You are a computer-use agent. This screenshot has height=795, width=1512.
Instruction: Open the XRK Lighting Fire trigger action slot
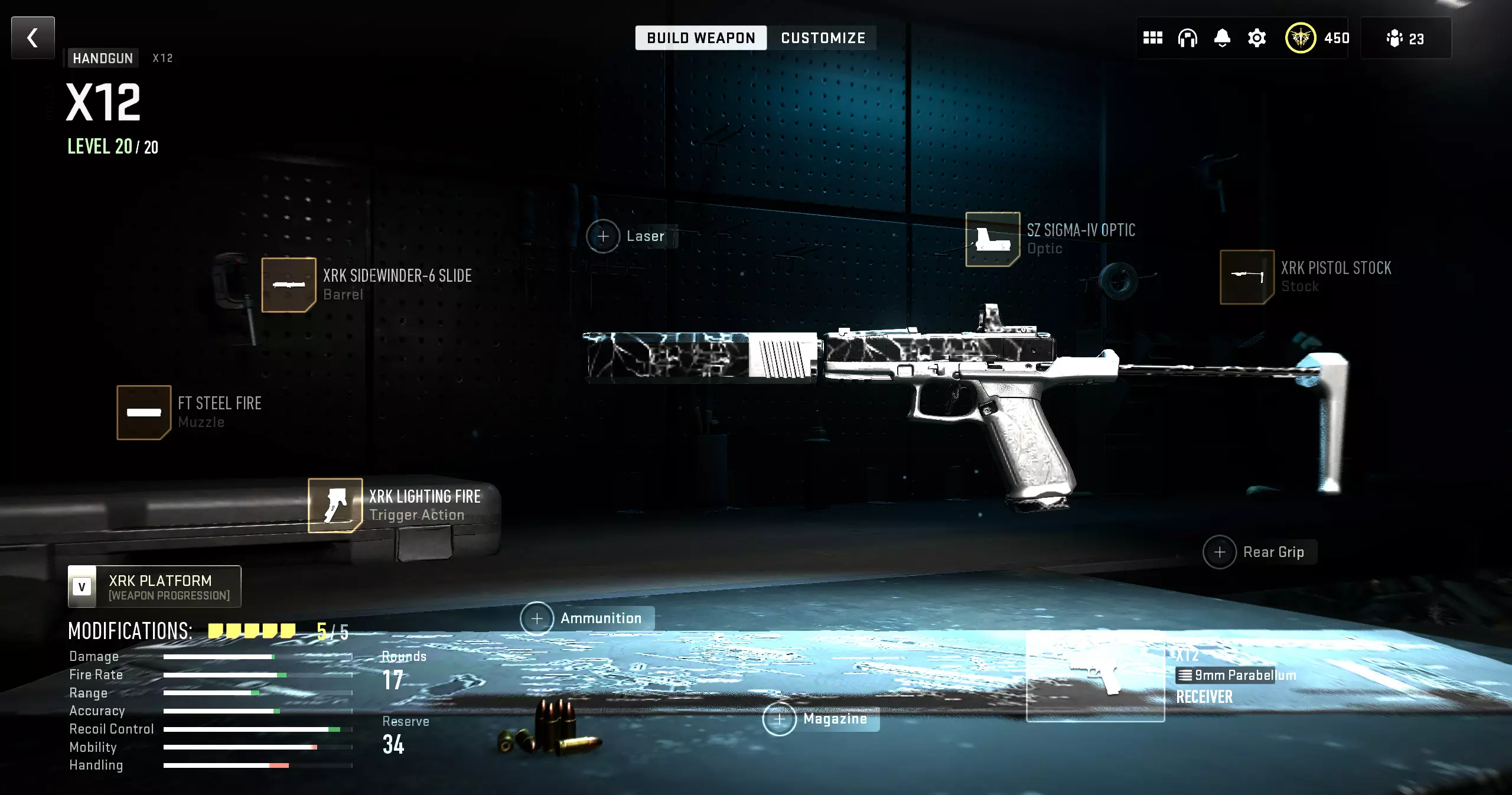pos(335,506)
